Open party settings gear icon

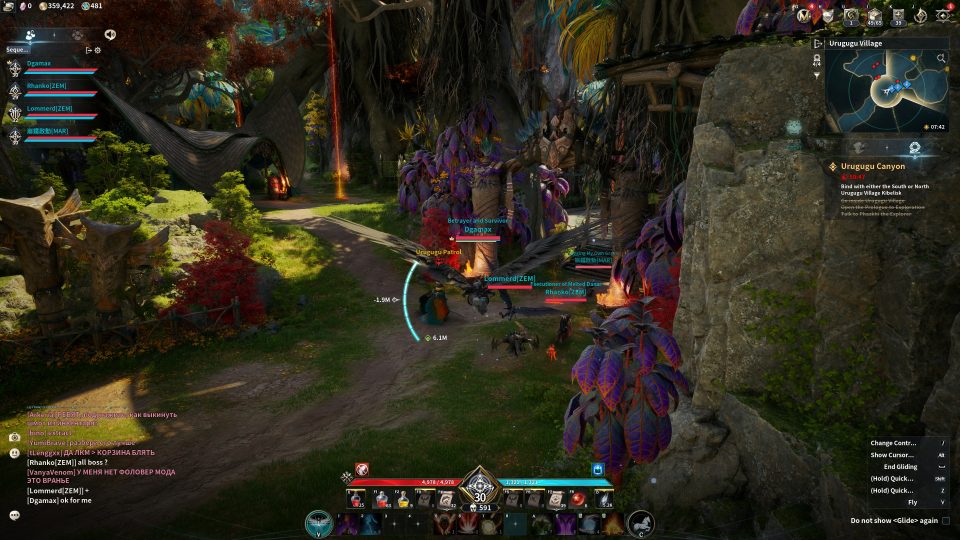pyautogui.click(x=97, y=49)
